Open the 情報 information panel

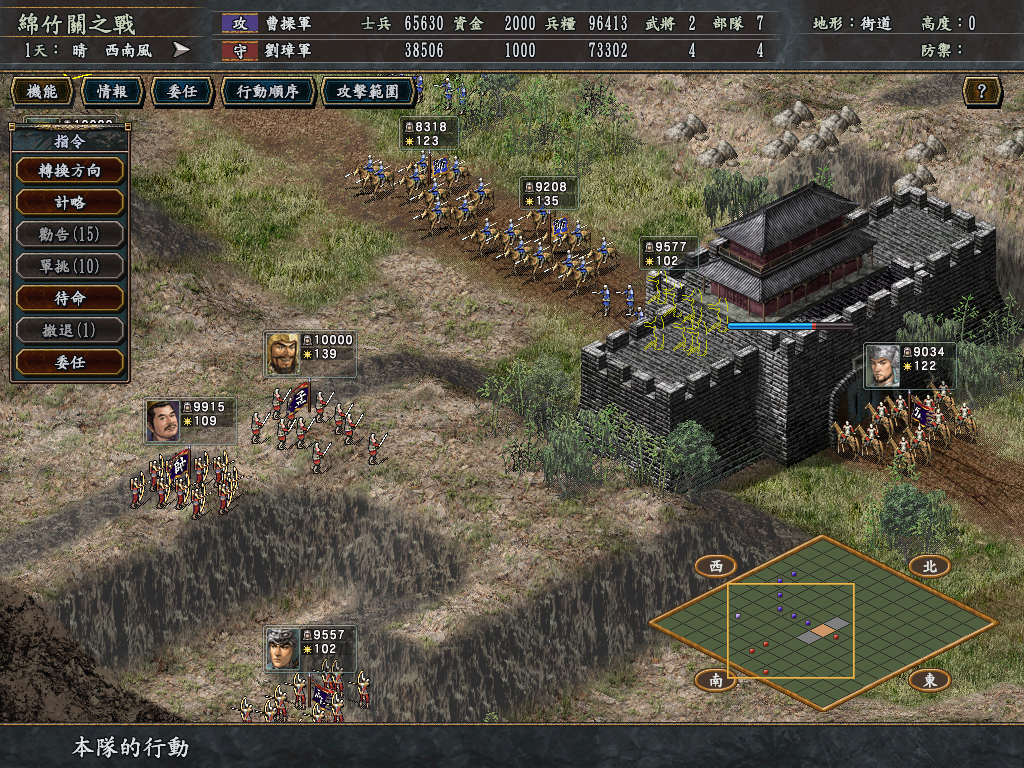point(111,92)
